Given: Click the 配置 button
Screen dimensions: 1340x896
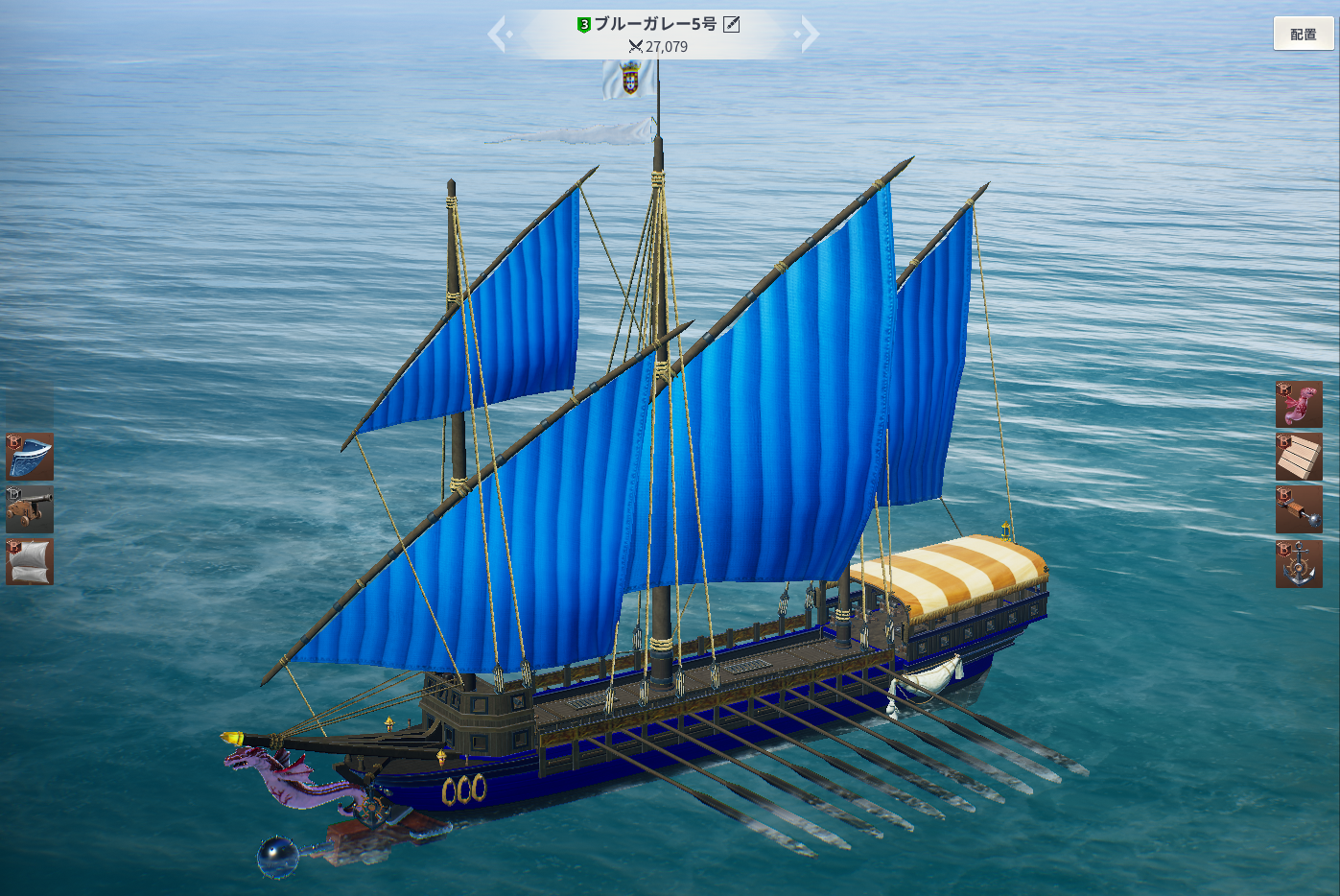Looking at the screenshot, I should click(1303, 35).
